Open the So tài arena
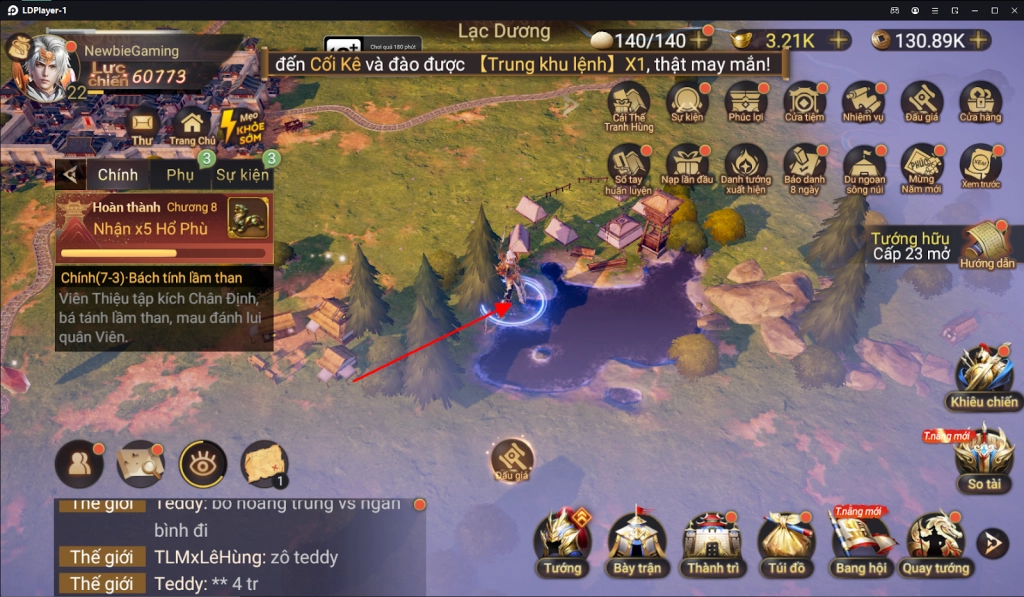Image resolution: width=1024 pixels, height=597 pixels. click(x=984, y=457)
